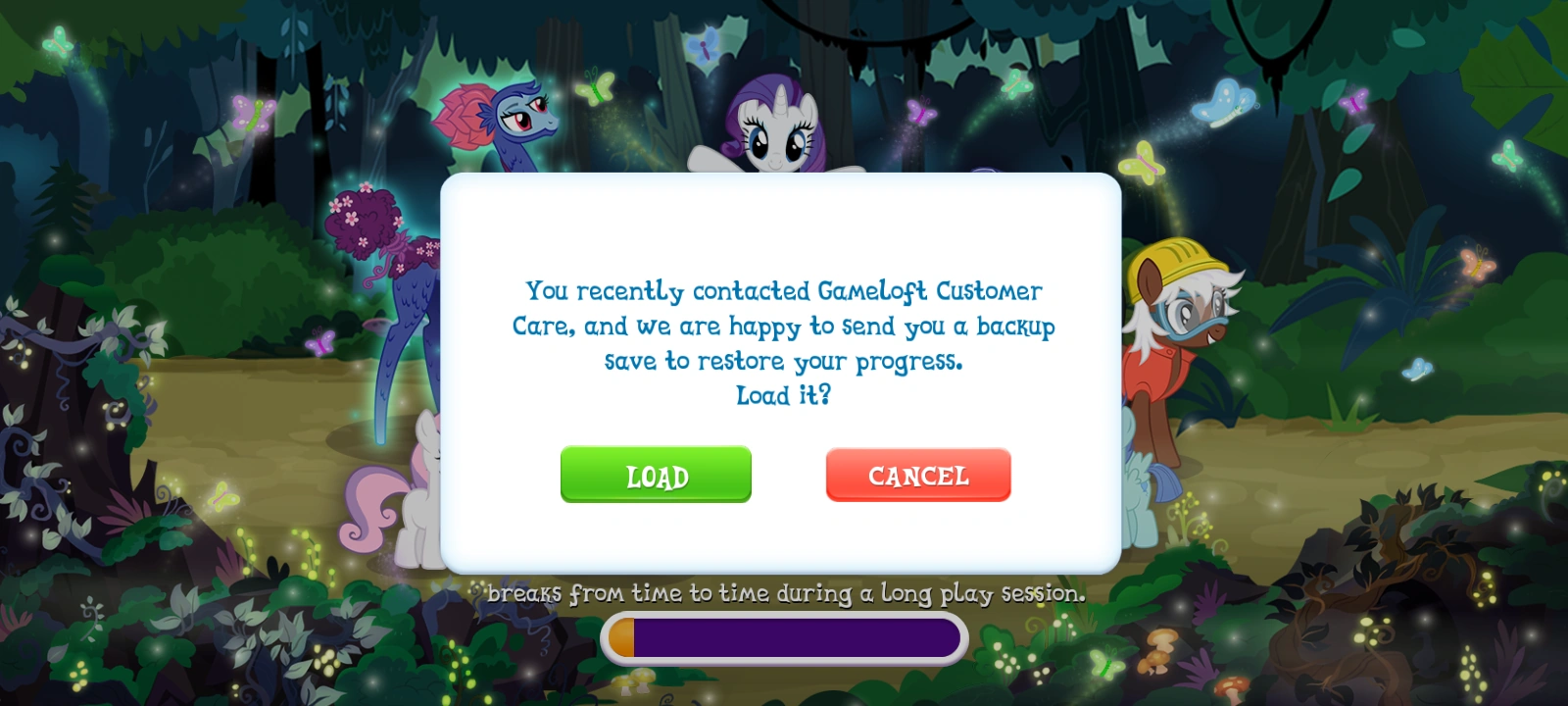Click the small purple butterfly near Sweetie Belle
Image resolution: width=1568 pixels, height=706 pixels.
tap(320, 341)
